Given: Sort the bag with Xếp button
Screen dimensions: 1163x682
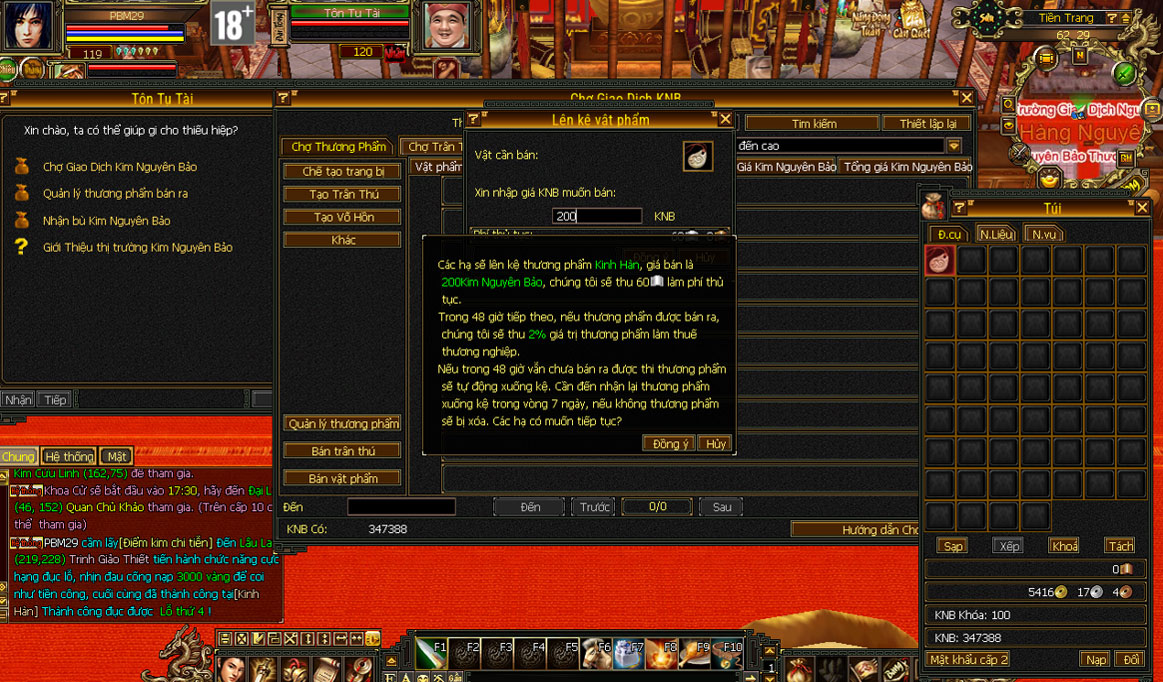Looking at the screenshot, I should point(1009,546).
